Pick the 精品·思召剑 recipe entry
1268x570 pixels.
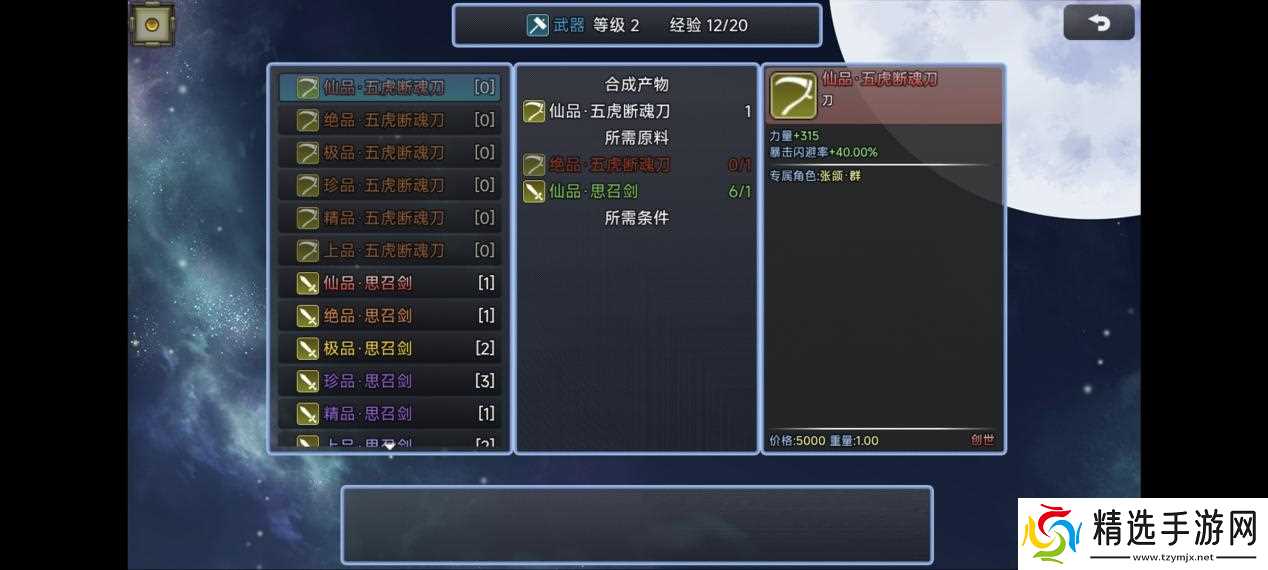pyautogui.click(x=390, y=413)
